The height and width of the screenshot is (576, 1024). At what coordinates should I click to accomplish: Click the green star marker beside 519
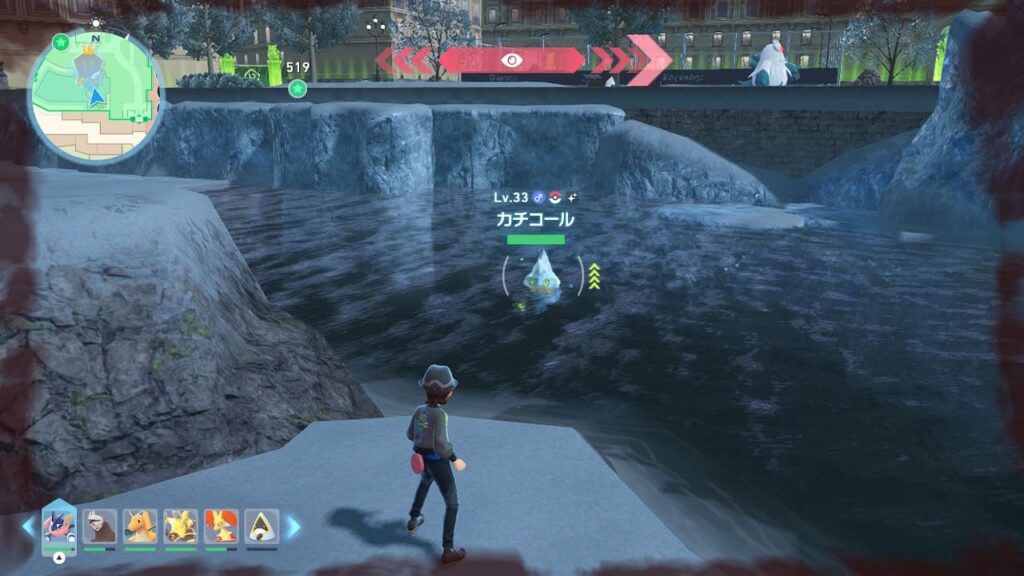point(297,89)
